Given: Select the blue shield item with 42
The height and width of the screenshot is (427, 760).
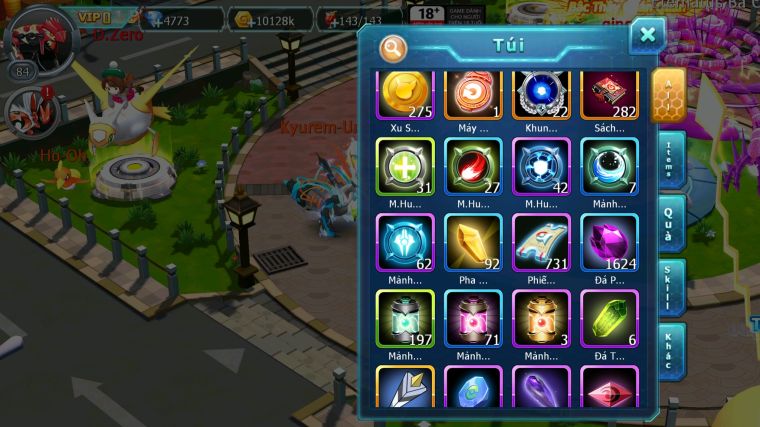Looking at the screenshot, I should [541, 166].
